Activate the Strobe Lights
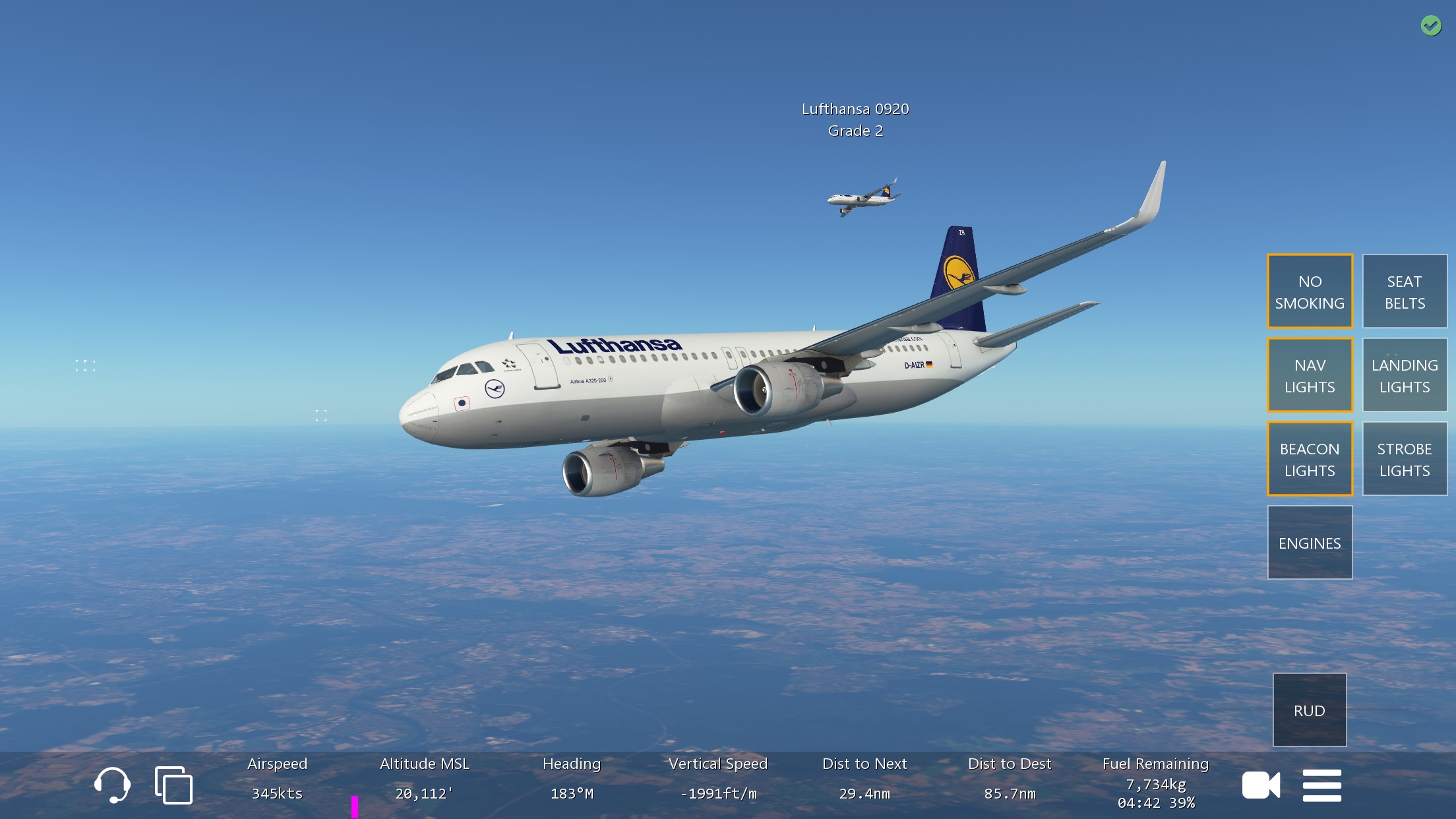 1405,459
